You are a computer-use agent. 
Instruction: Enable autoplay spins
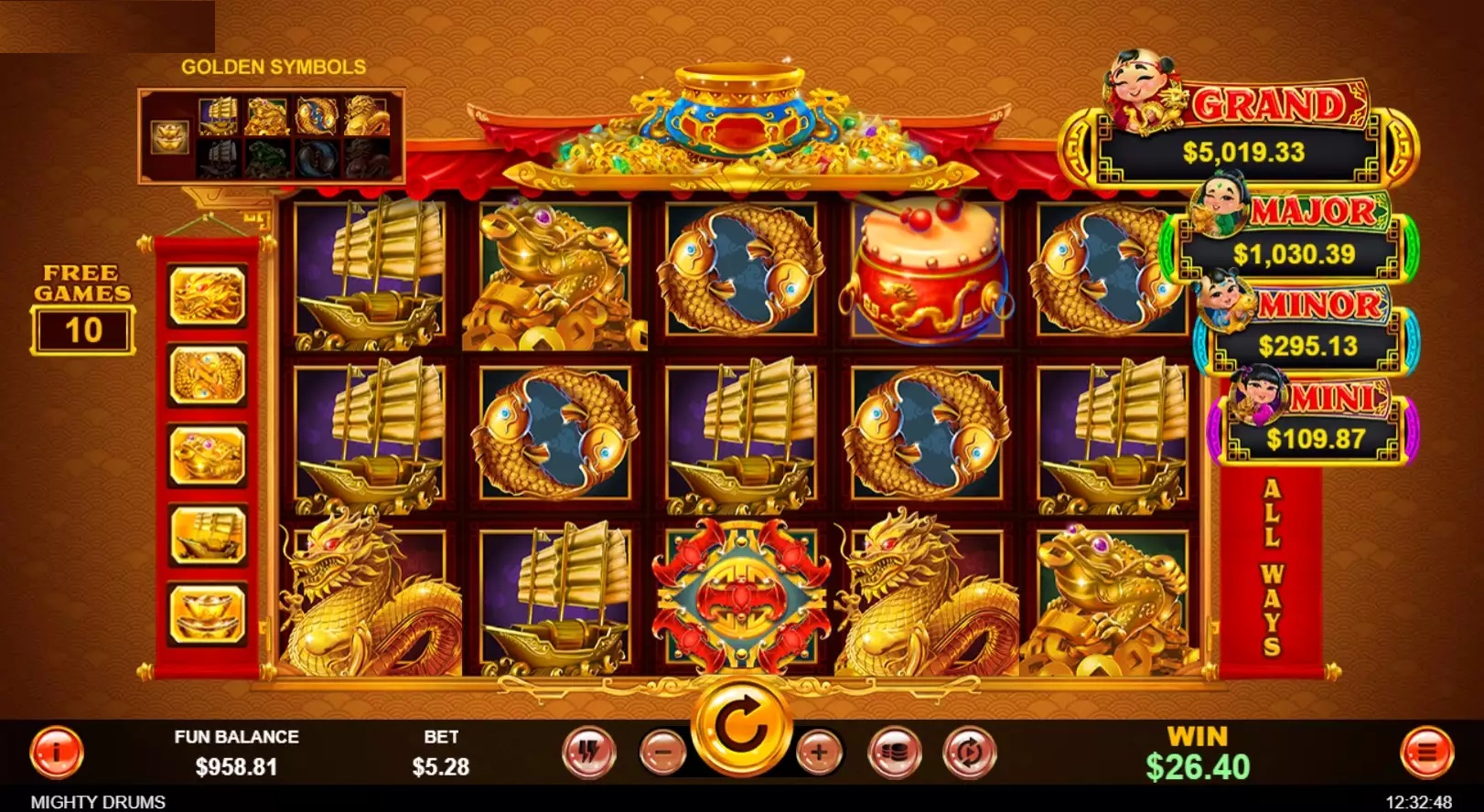click(x=973, y=751)
